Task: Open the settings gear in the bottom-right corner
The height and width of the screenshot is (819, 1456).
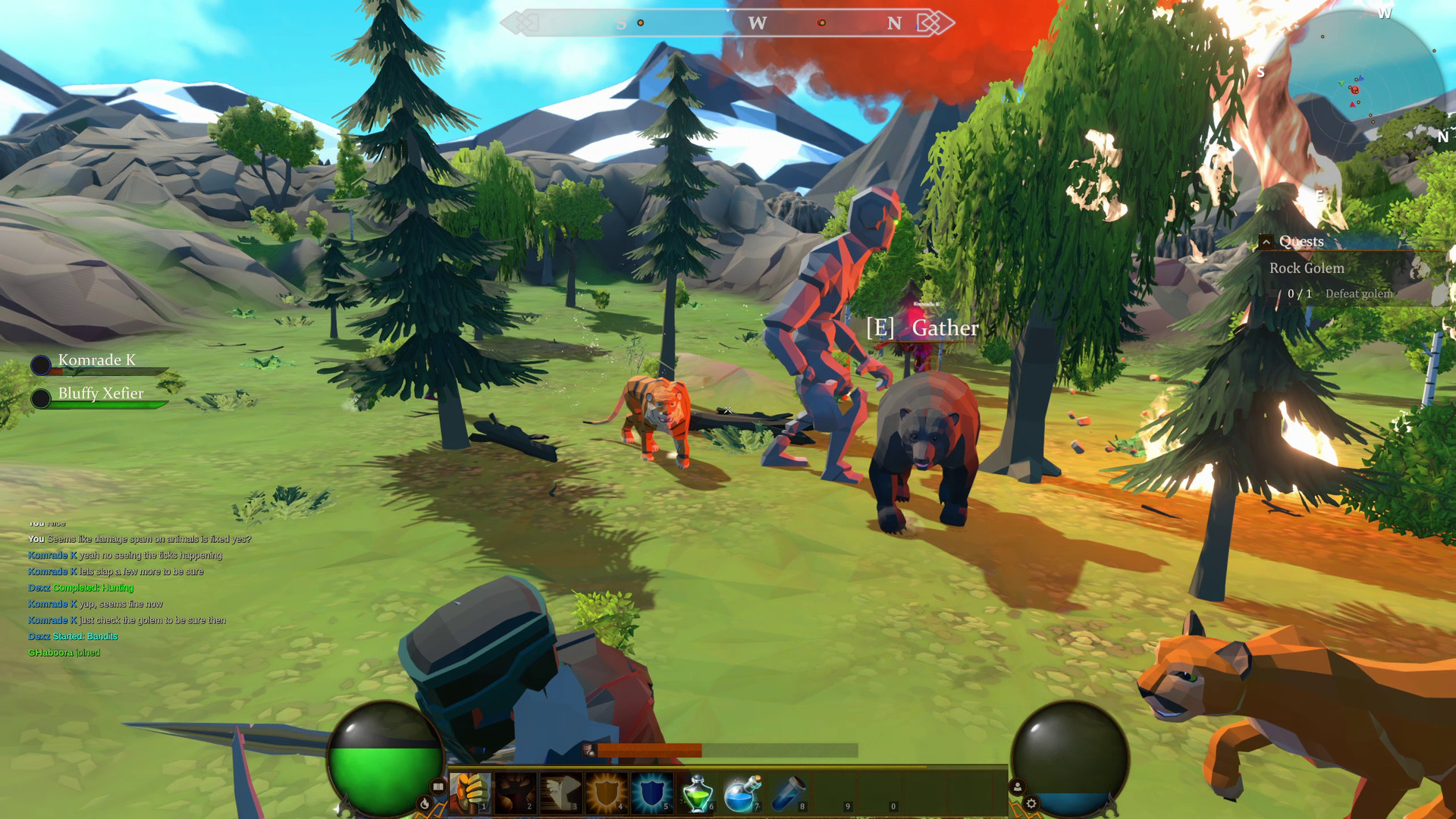Action: click(x=1032, y=803)
